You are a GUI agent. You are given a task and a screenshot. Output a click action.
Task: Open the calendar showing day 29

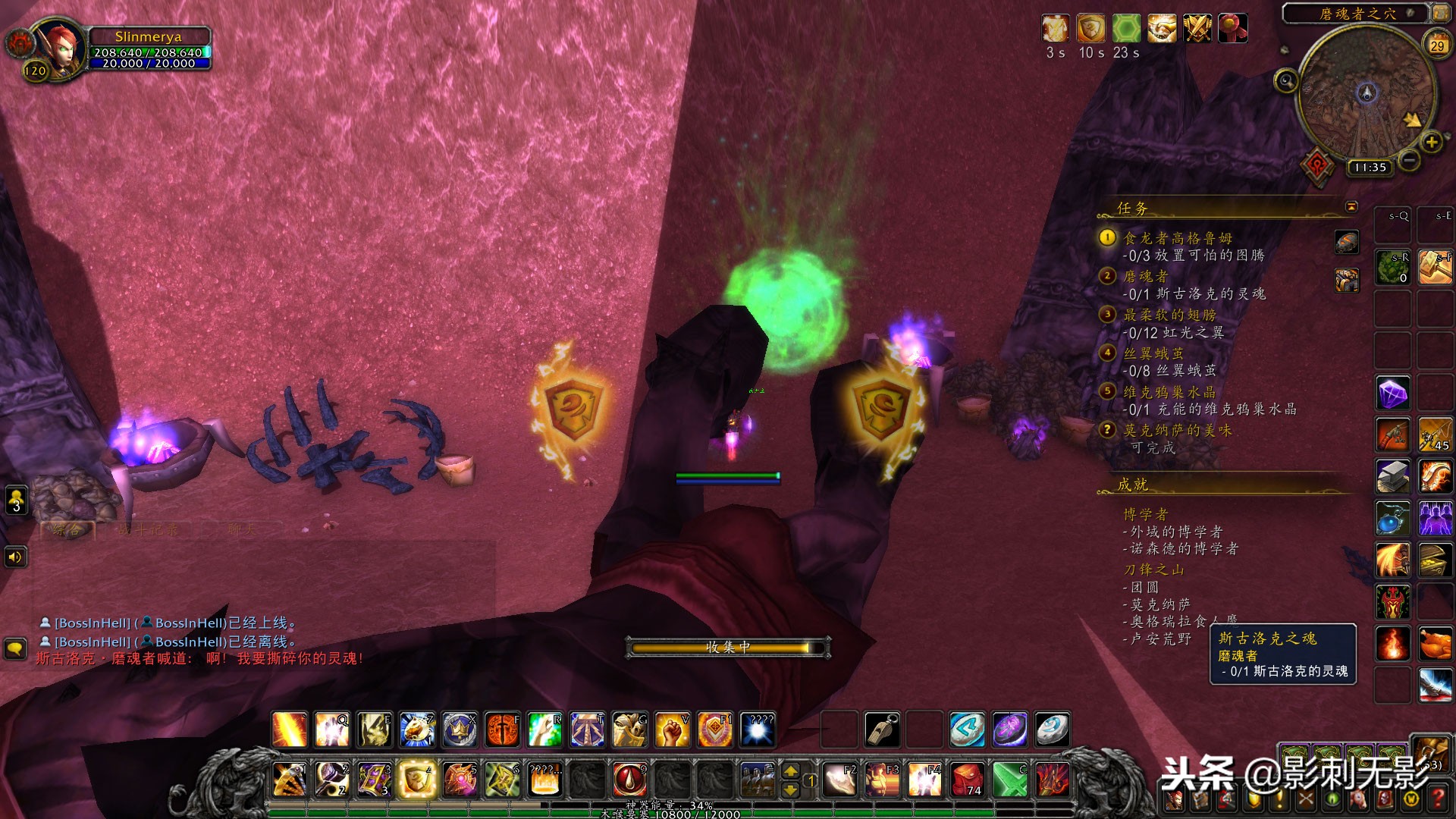coord(1437,44)
